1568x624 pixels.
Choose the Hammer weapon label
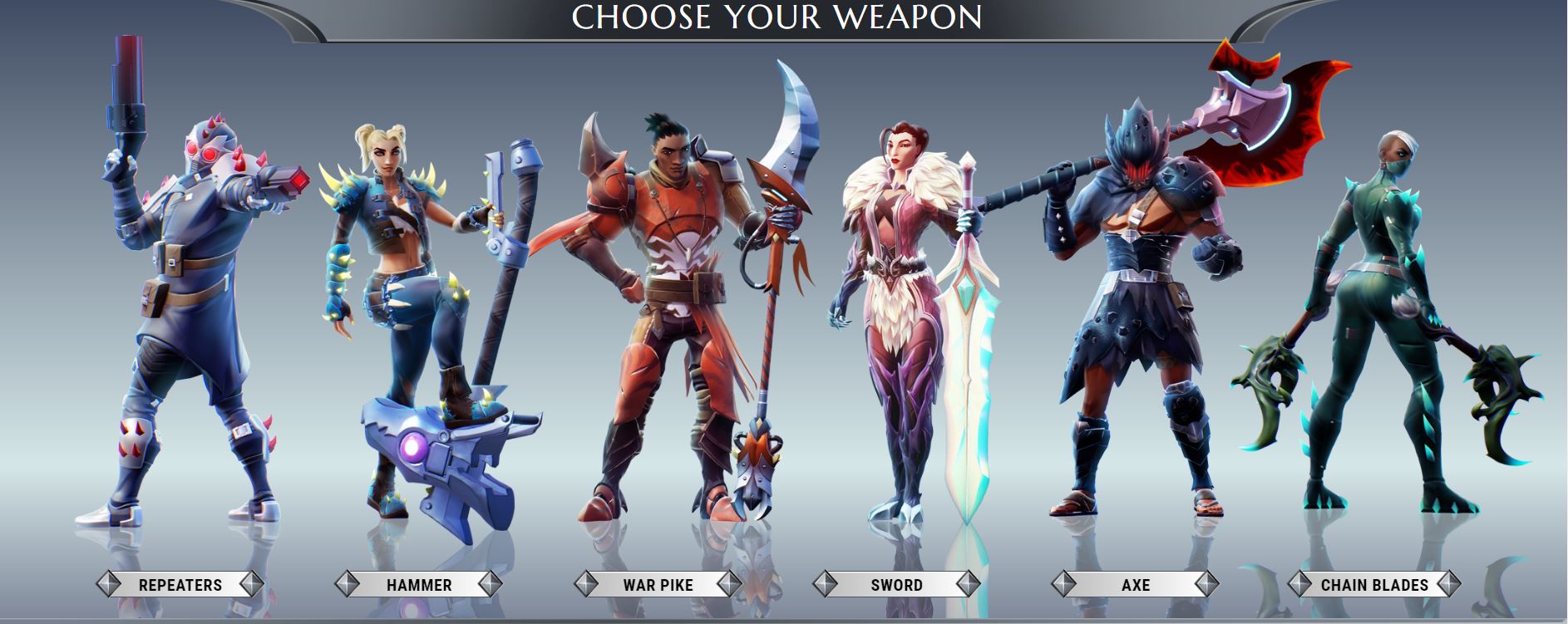pos(419,584)
